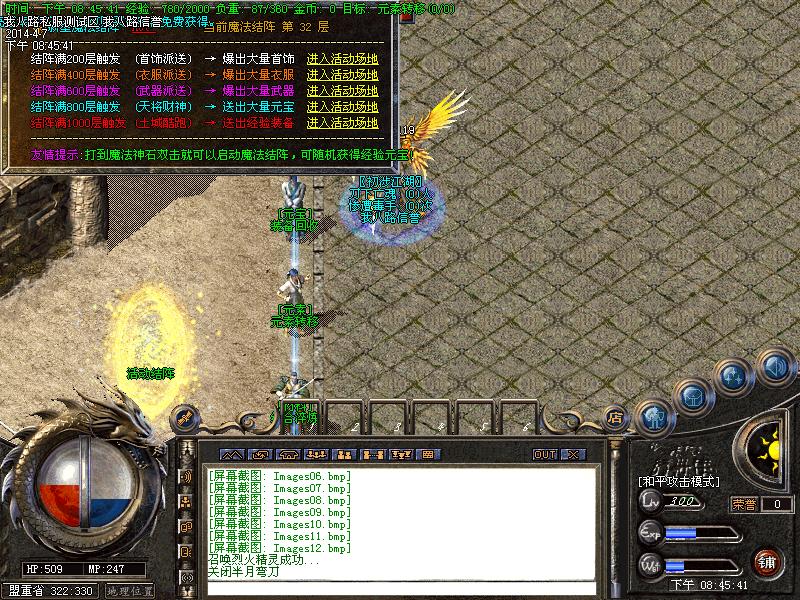Enter the event venue for 天将财神 ingots
Image resolution: width=800 pixels, height=600 pixels.
point(342,107)
